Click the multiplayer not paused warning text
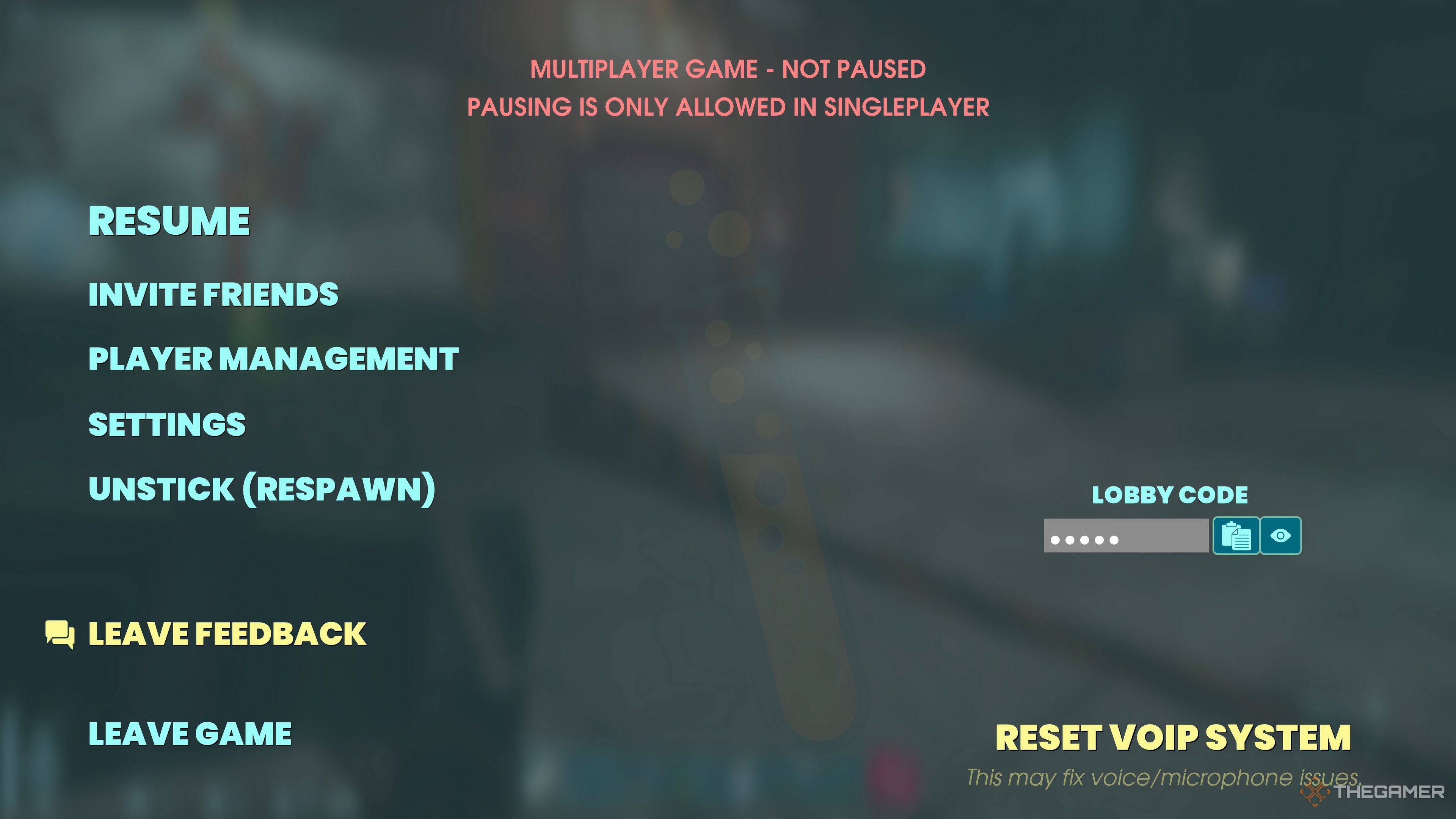Image resolution: width=1456 pixels, height=819 pixels. [728, 69]
